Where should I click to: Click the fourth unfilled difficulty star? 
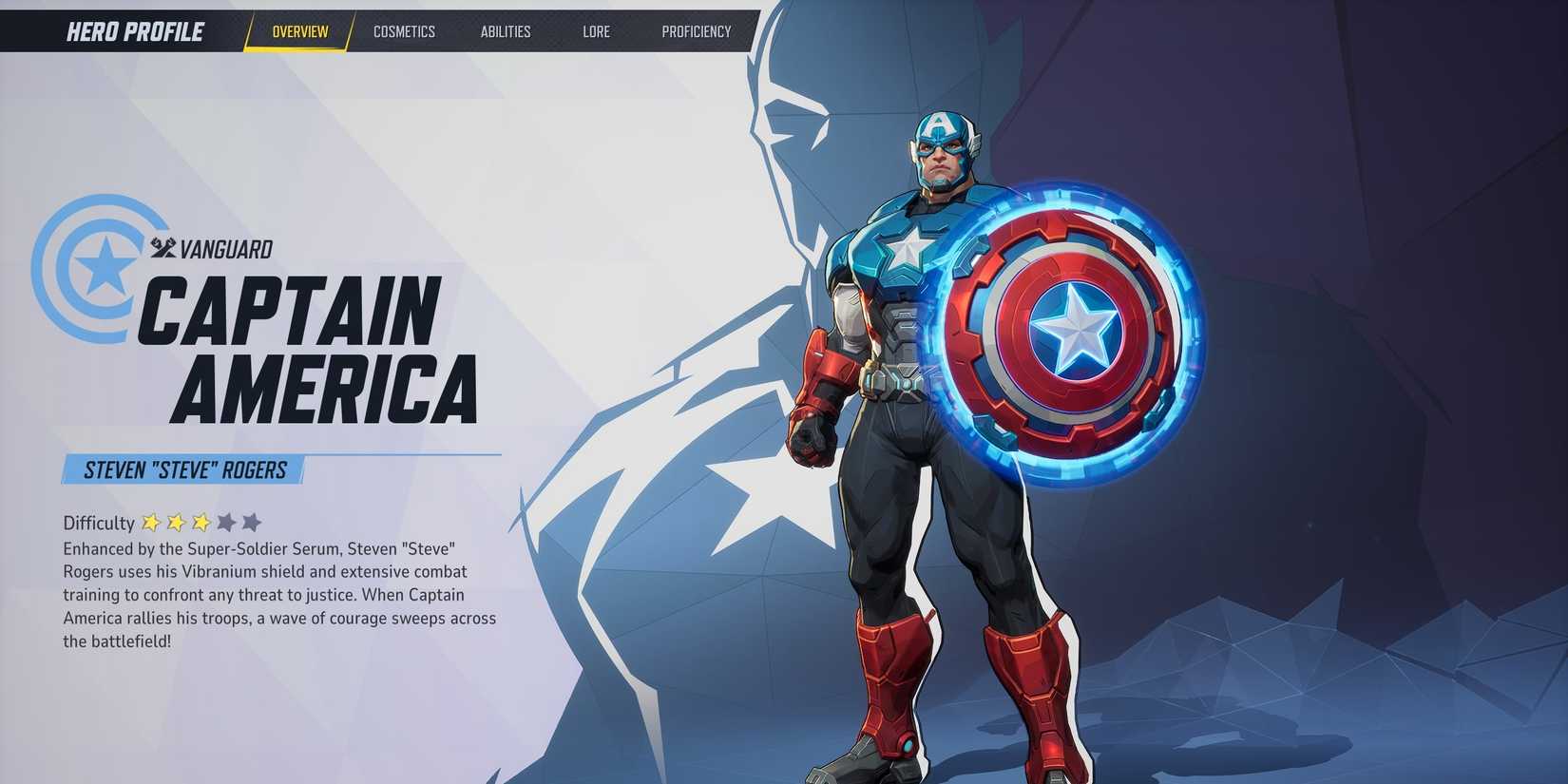226,524
